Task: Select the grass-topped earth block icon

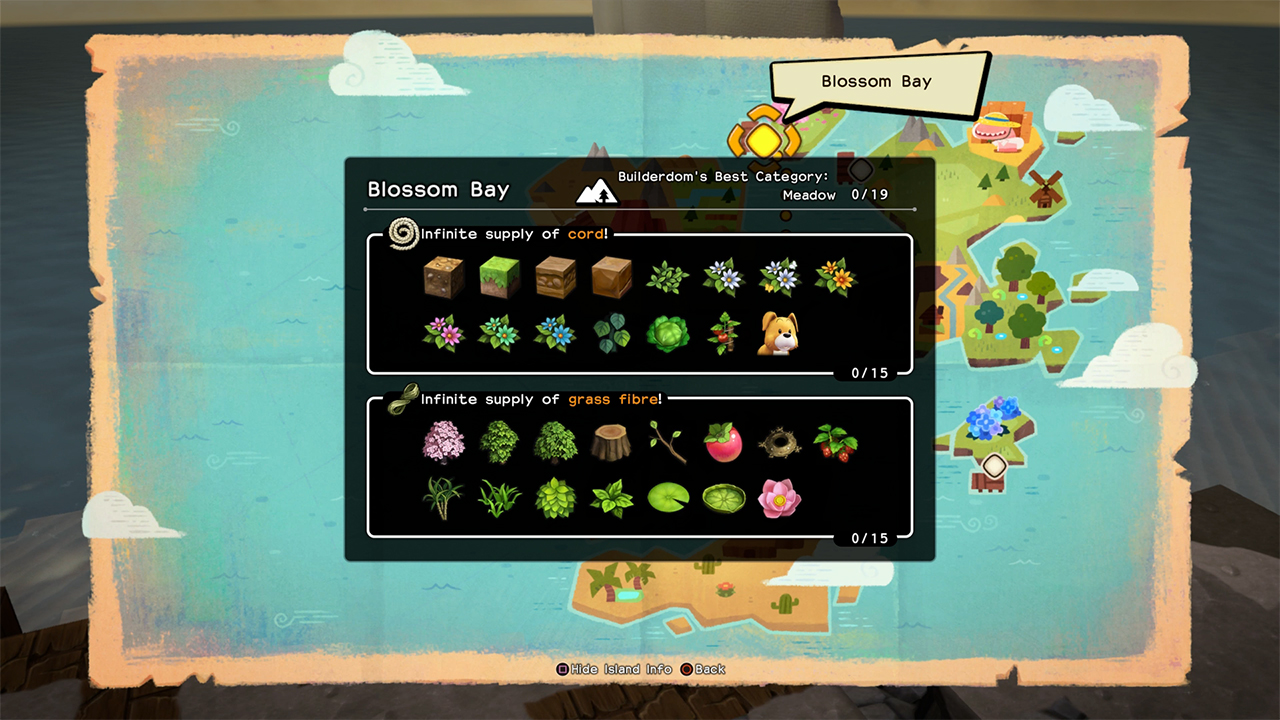Action: click(x=499, y=278)
